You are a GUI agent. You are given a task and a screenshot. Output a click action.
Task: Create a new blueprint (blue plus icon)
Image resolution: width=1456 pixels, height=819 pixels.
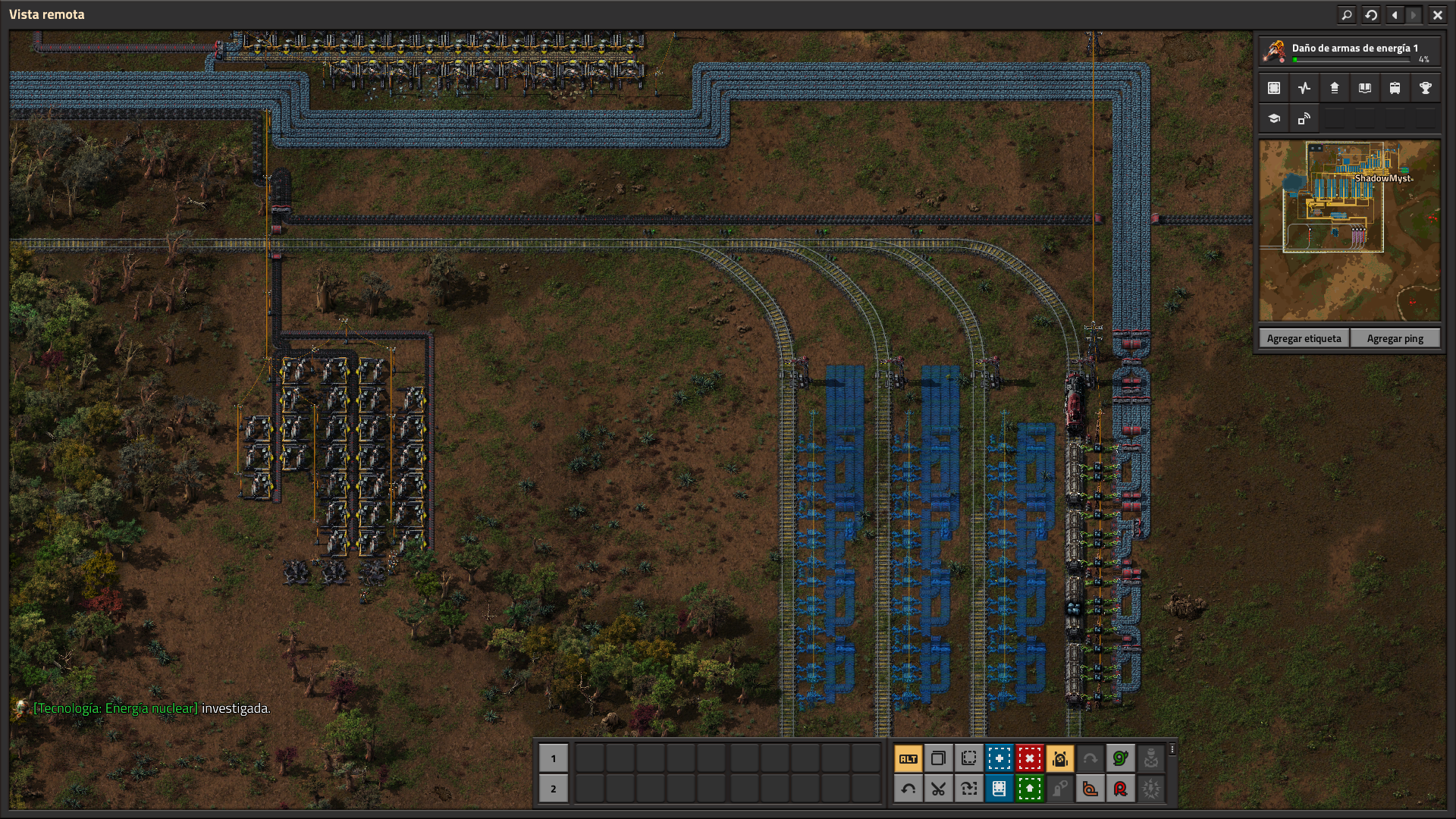(x=999, y=758)
